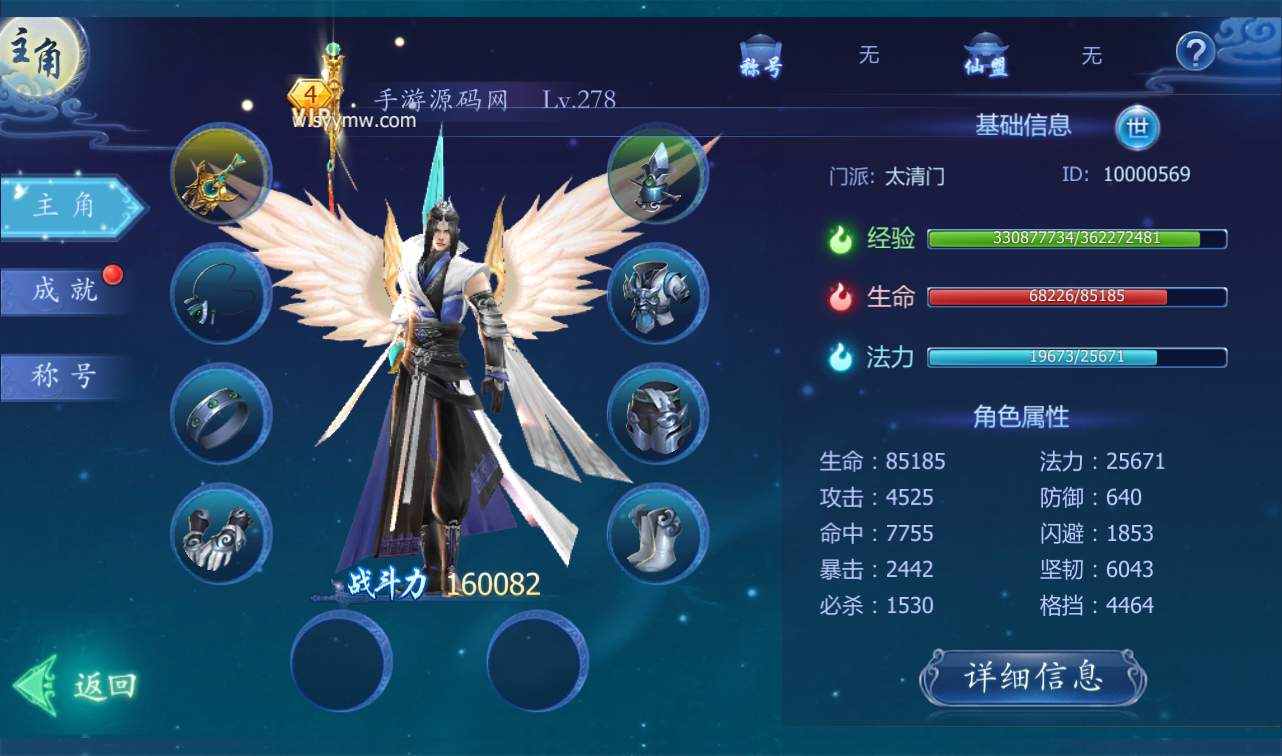Open the 称号 title tab
Image resolution: width=1282 pixels, height=756 pixels.
pos(64,376)
